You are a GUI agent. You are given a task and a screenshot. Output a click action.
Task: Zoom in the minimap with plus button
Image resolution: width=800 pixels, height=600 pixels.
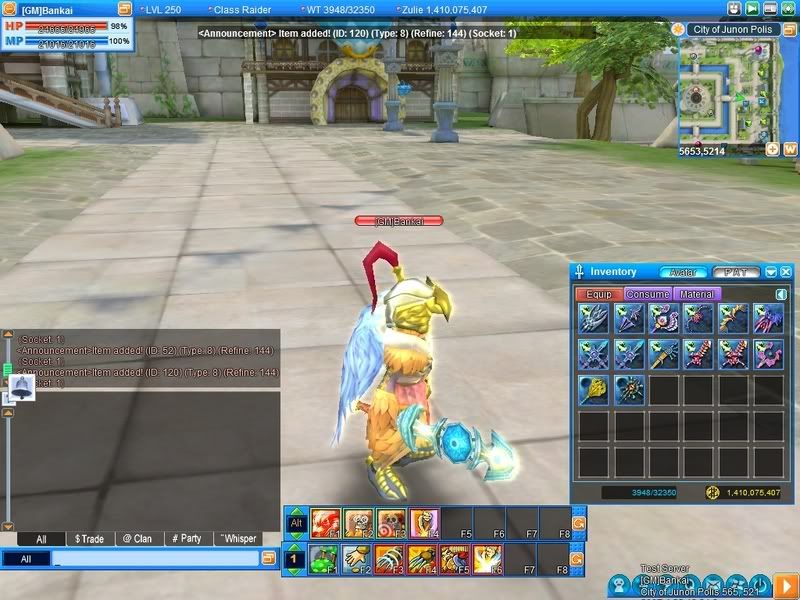coord(773,149)
